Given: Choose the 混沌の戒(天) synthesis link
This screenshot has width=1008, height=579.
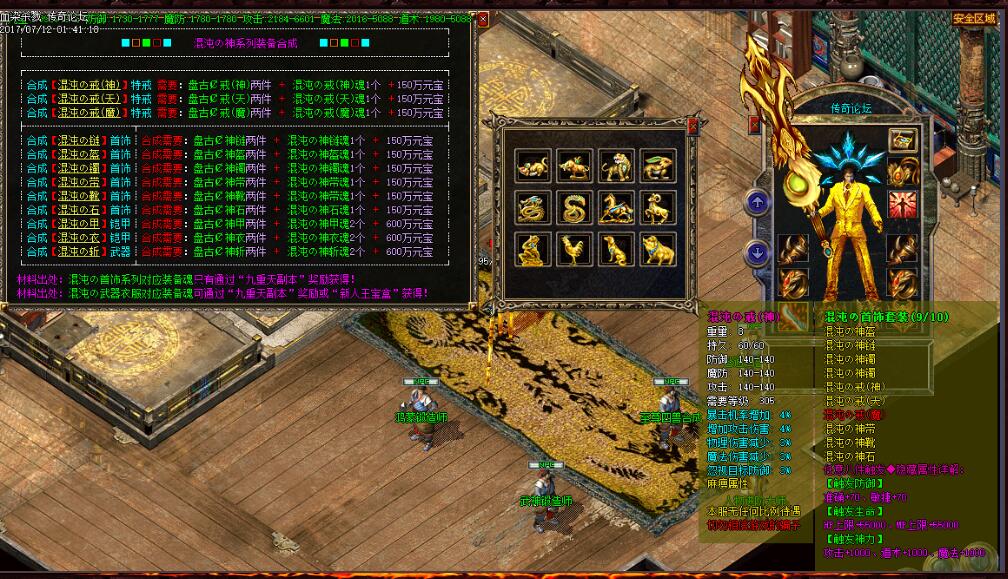Looking at the screenshot, I should tap(90, 99).
